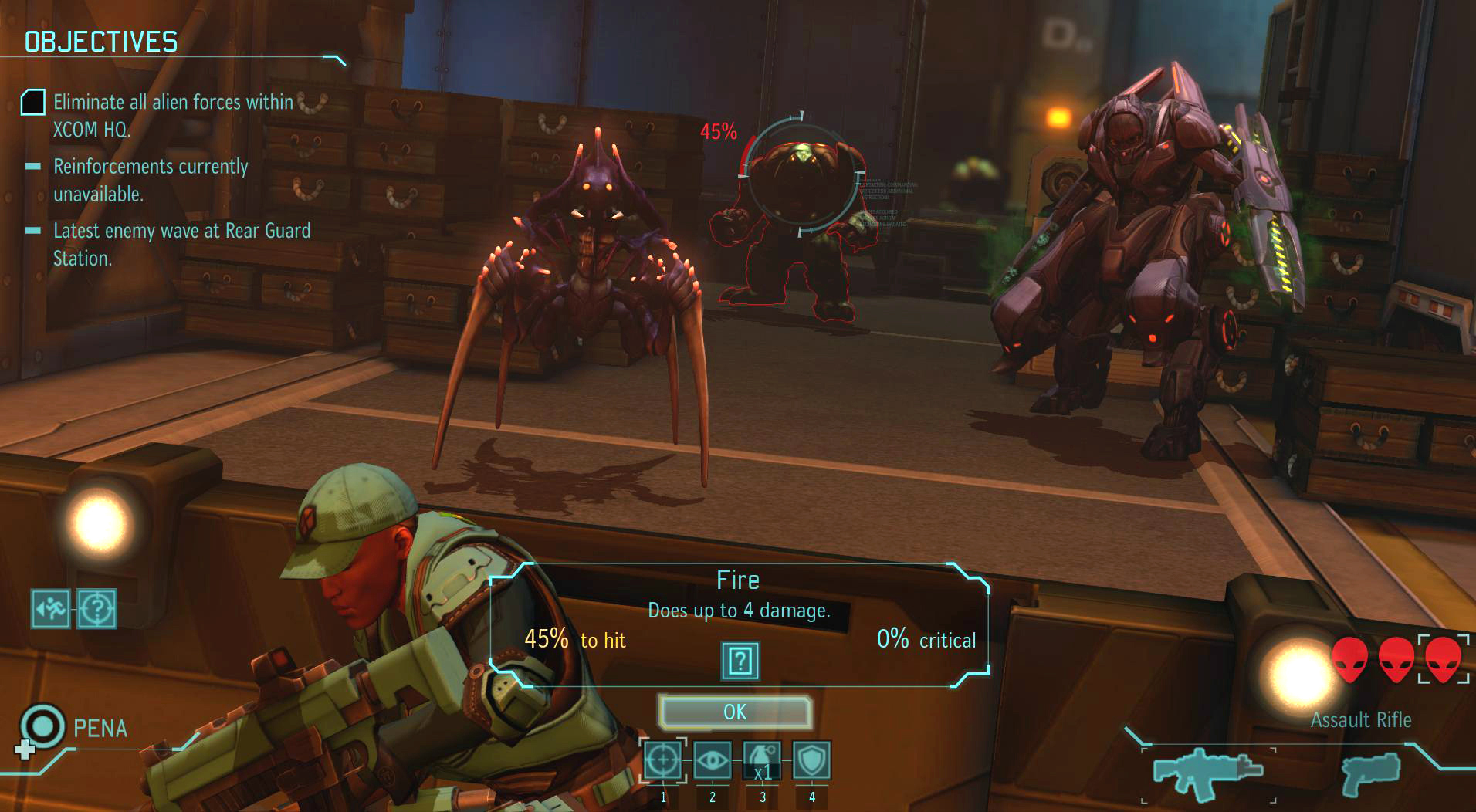The image size is (1476, 812).
Task: Select soldier Pena's rank badge
Action: click(42, 726)
